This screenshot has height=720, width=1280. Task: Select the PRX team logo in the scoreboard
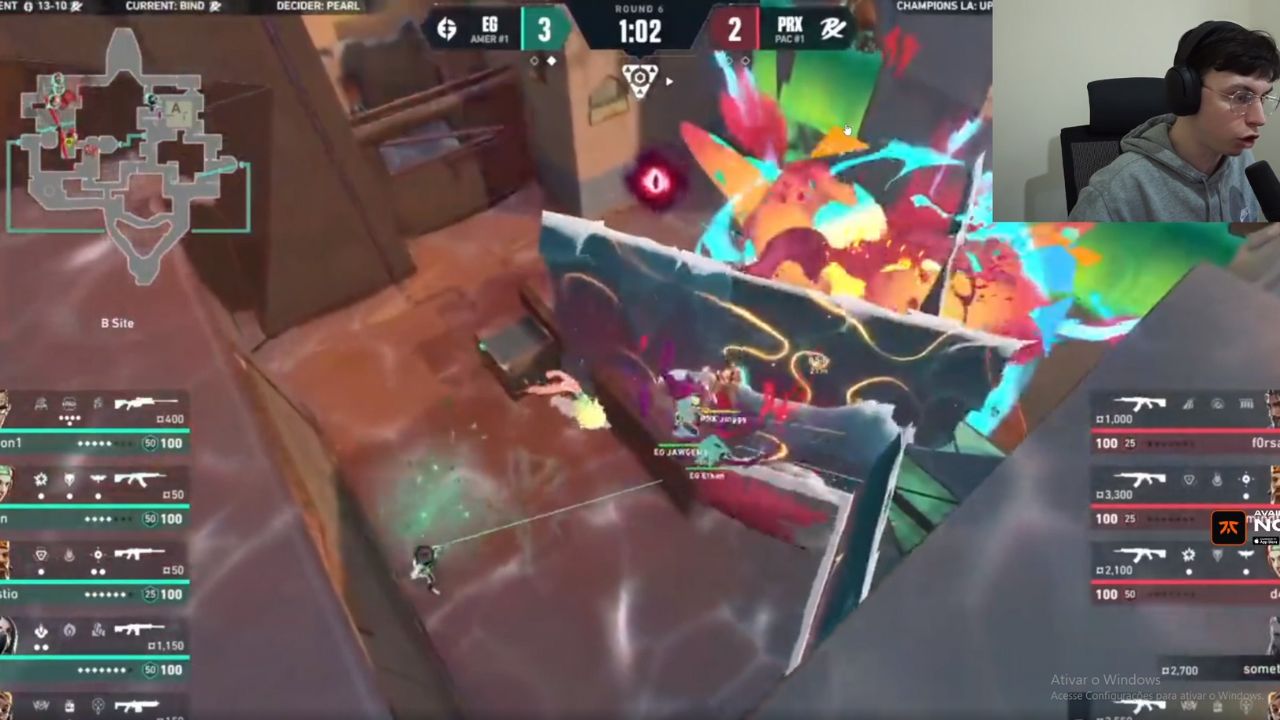pos(831,29)
